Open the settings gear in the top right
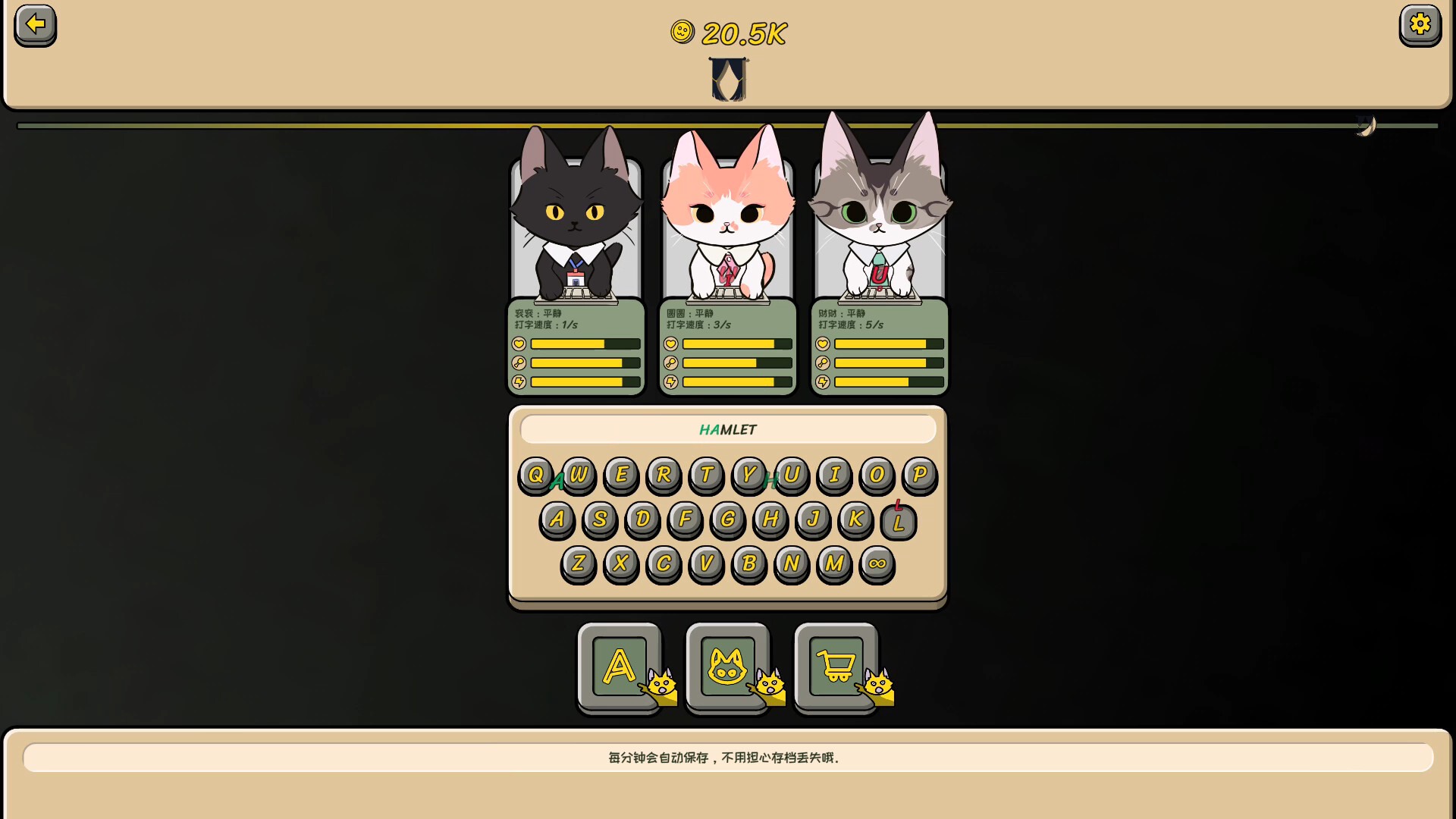This screenshot has width=1456, height=819. click(1421, 25)
